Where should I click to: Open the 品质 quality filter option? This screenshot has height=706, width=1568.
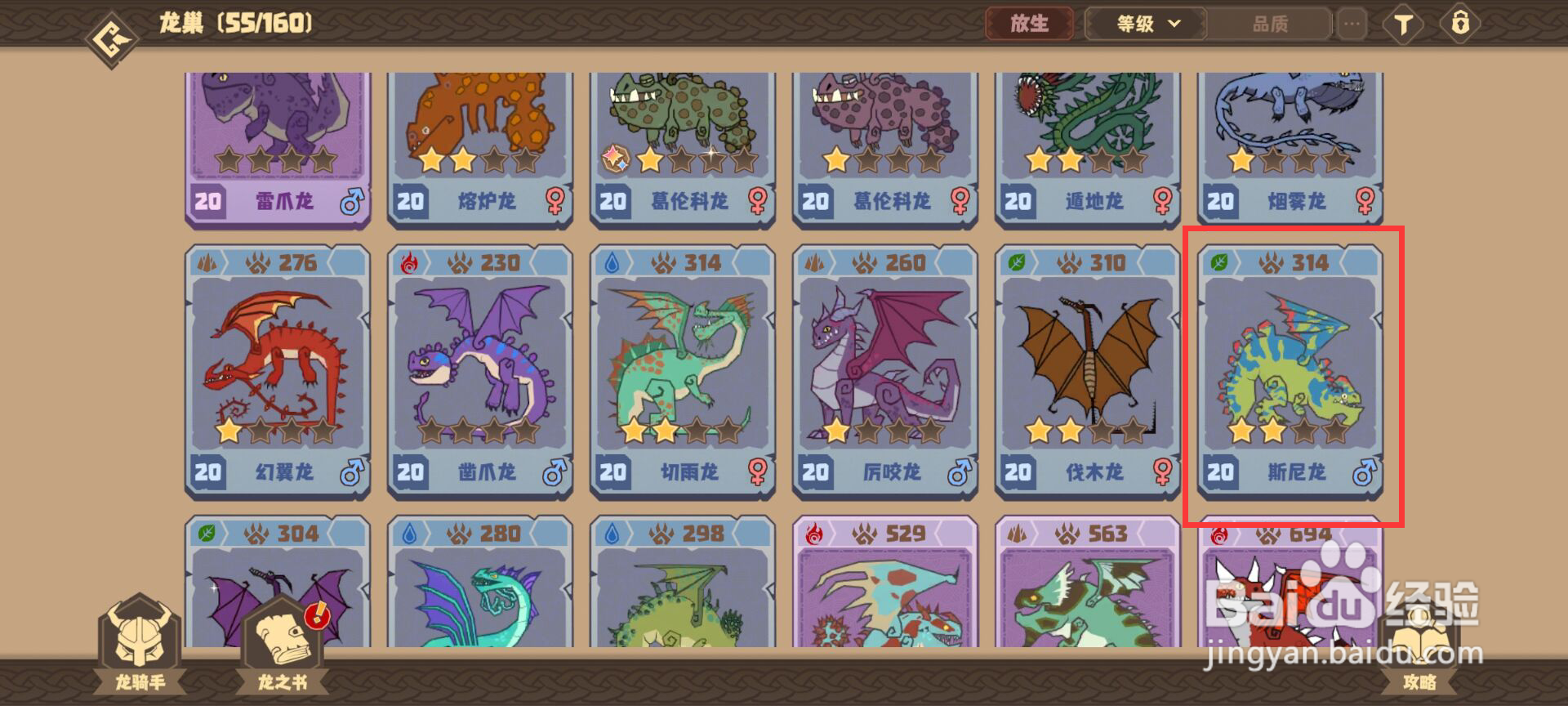coord(1271,24)
